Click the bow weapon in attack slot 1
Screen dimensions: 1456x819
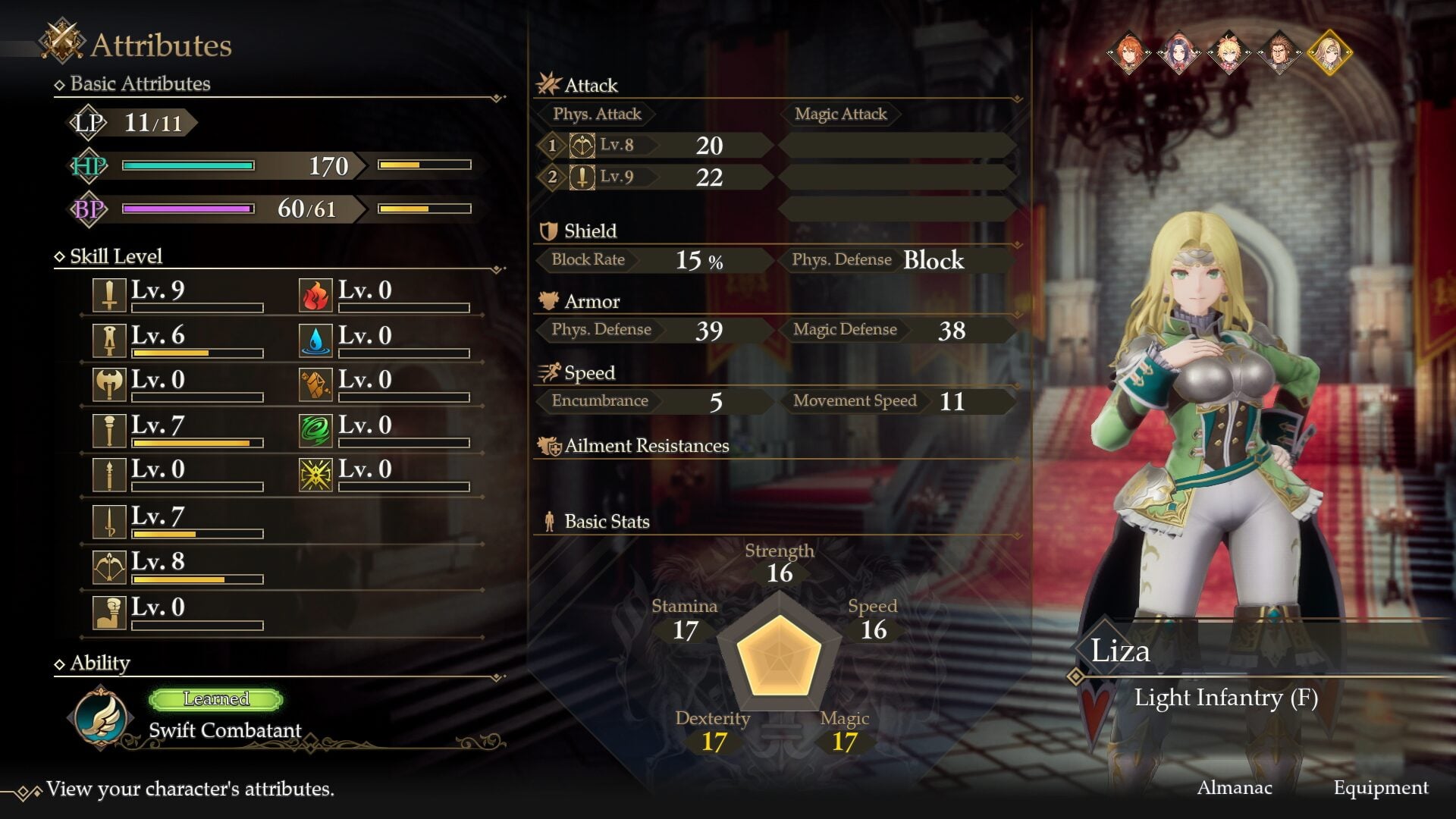pos(582,145)
